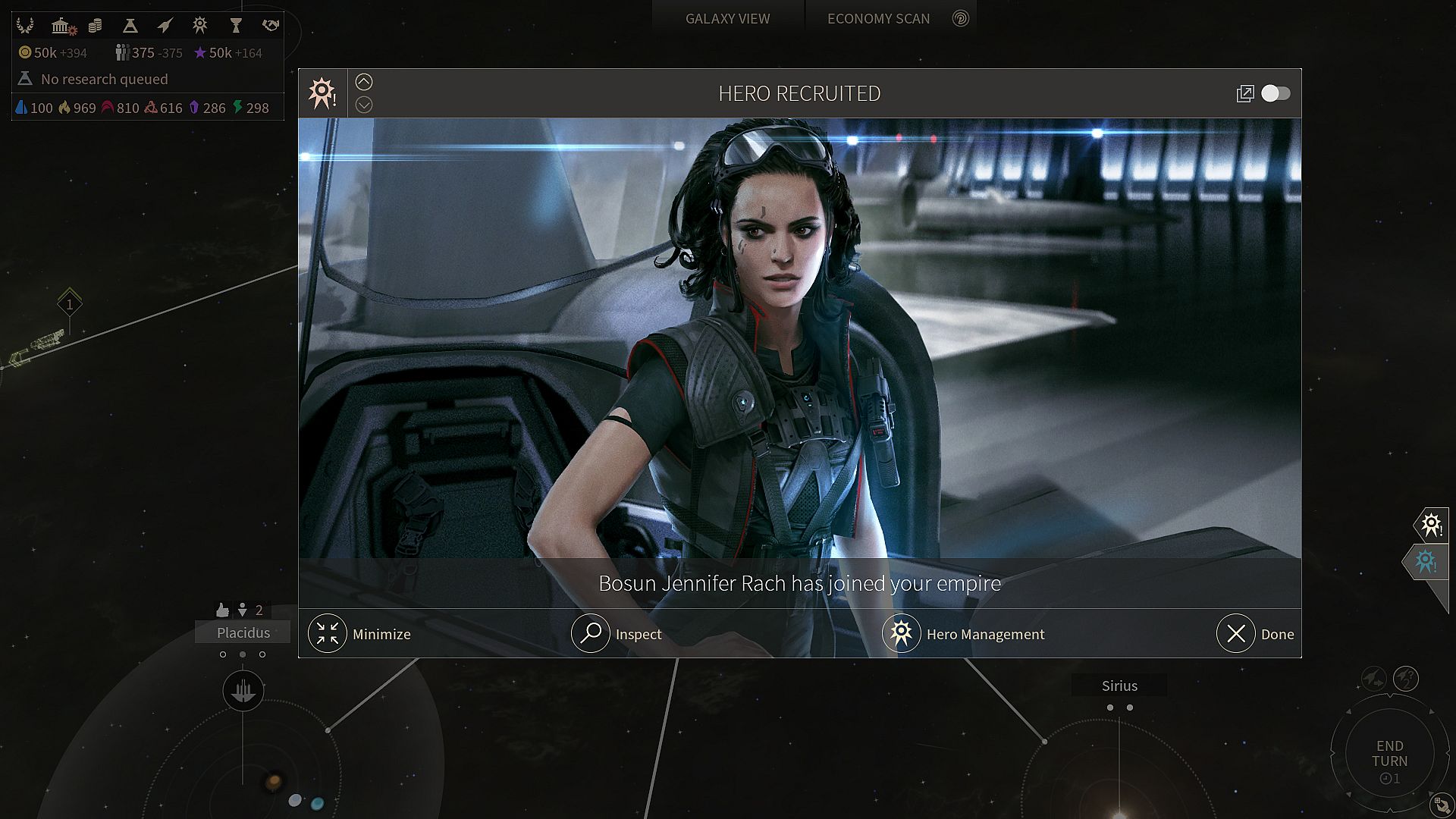Open the handshake diplomacy screen

pos(270,26)
